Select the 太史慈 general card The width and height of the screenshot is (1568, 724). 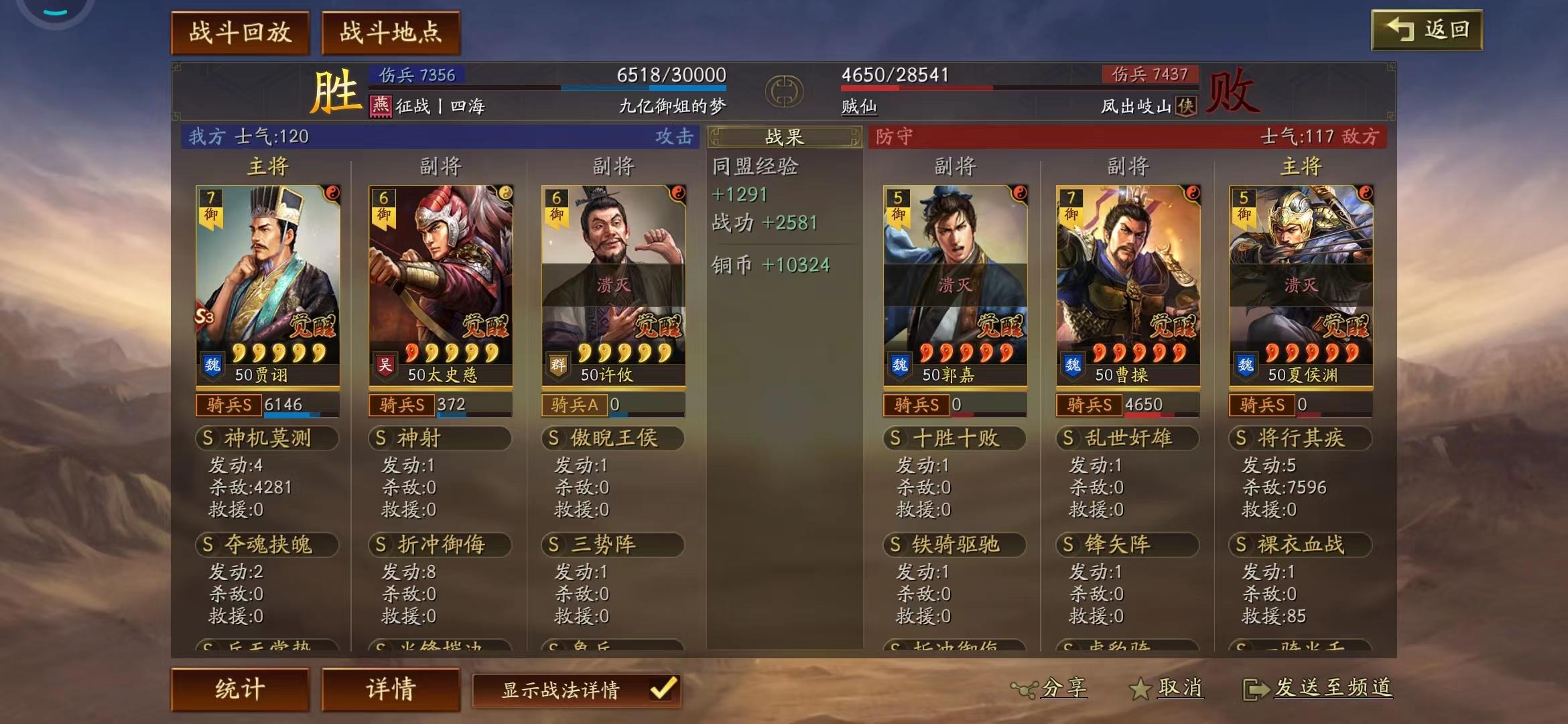coord(440,285)
